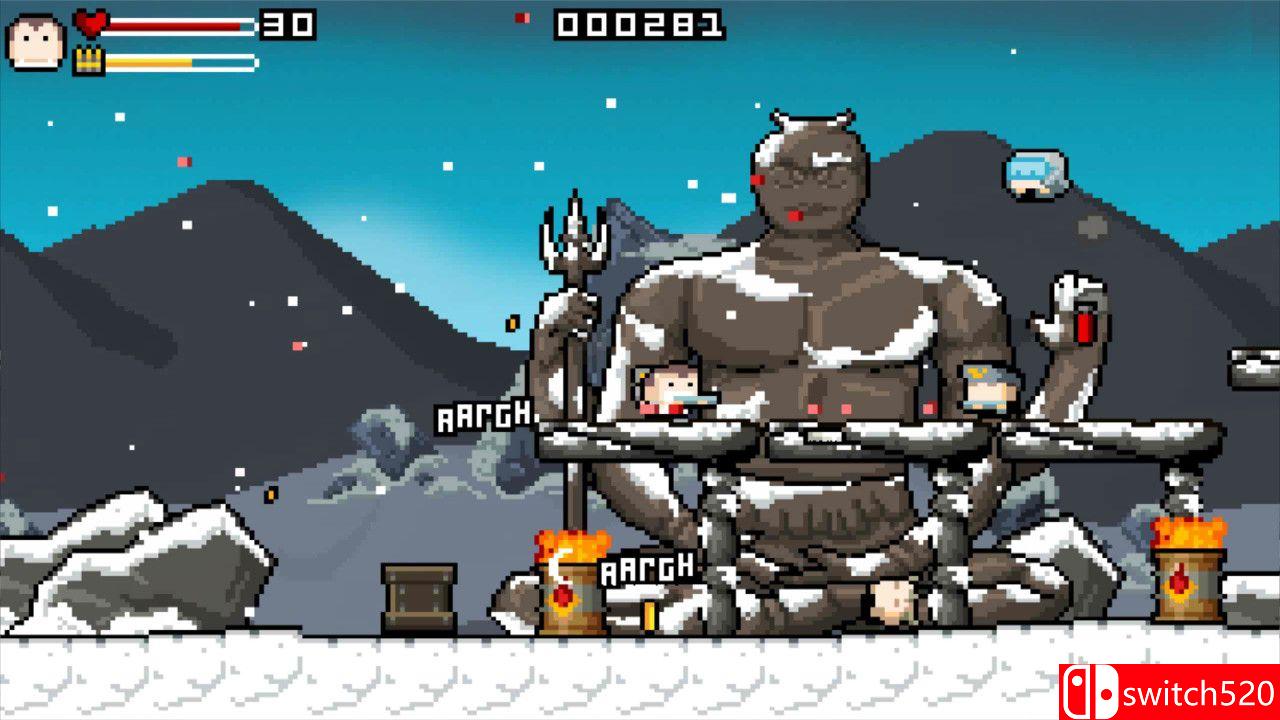Viewport: 1280px width, 720px height.
Task: Click the enemy soldier on the statue arm
Action: pyautogui.click(x=984, y=388)
